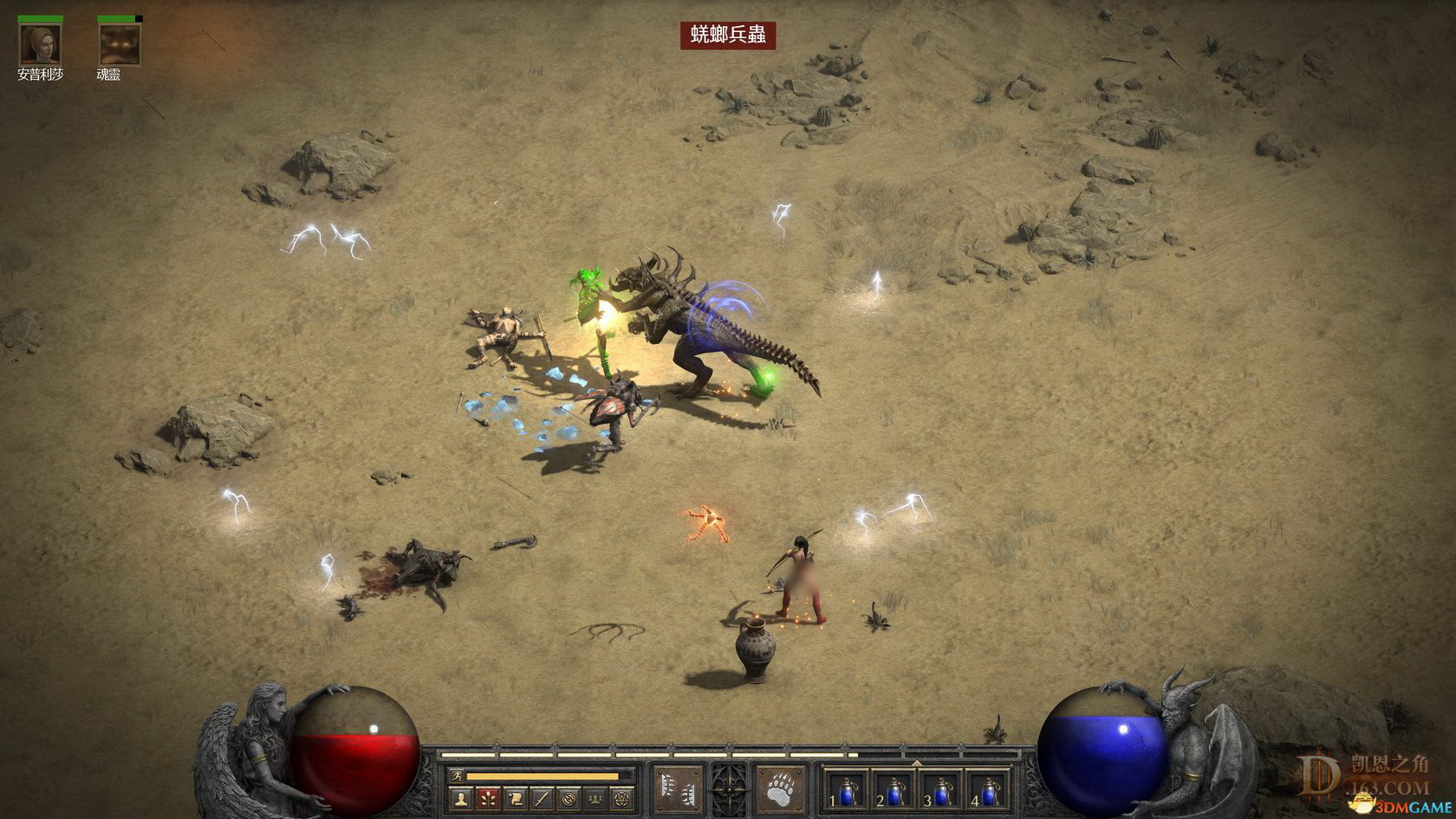Use the mana potion in belt slot 2
The image size is (1456, 819).
tap(894, 790)
